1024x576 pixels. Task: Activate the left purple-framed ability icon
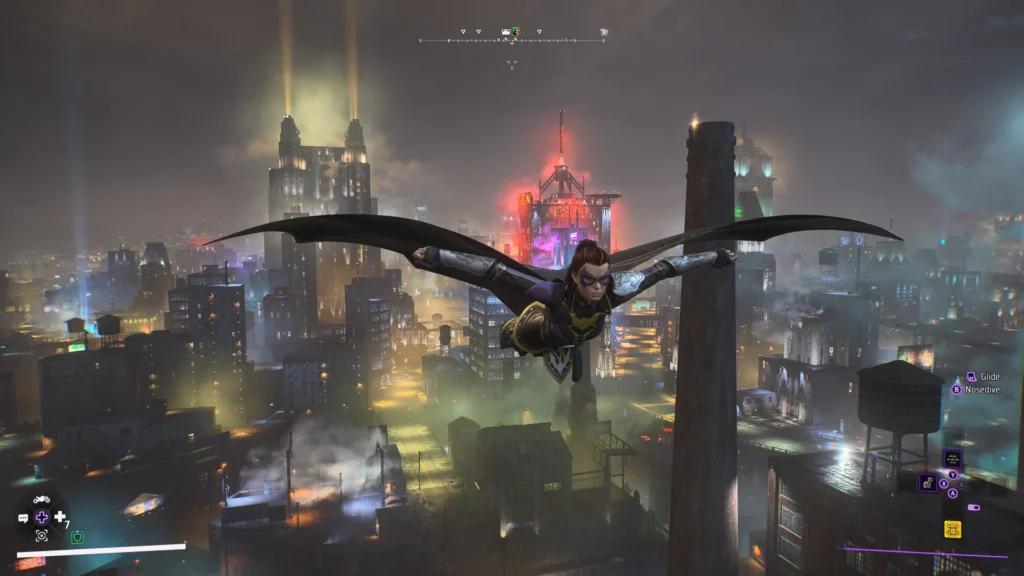coord(928,482)
